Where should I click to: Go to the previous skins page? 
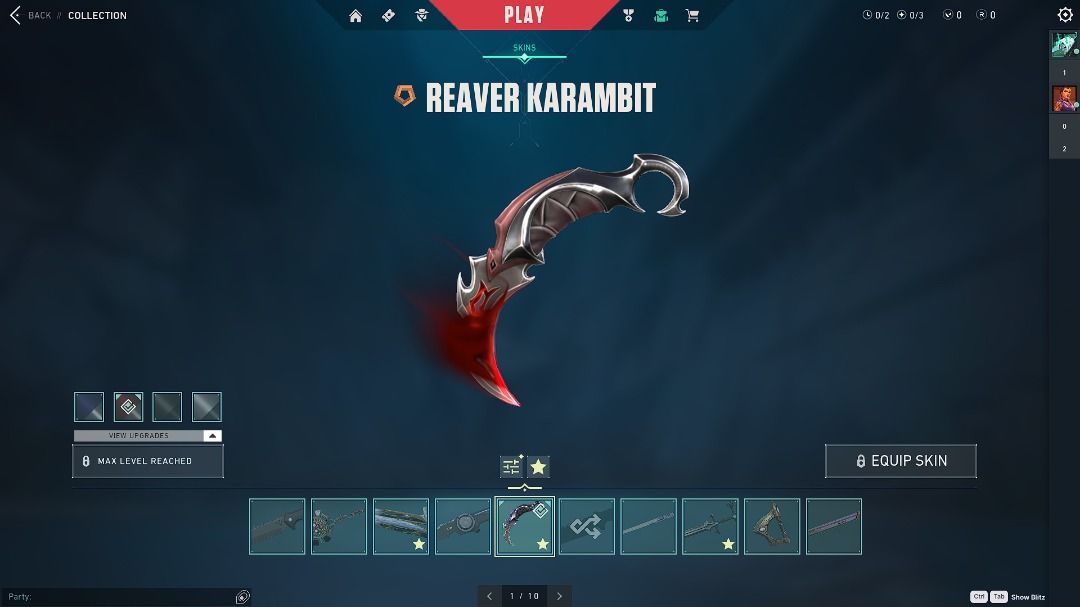(489, 596)
